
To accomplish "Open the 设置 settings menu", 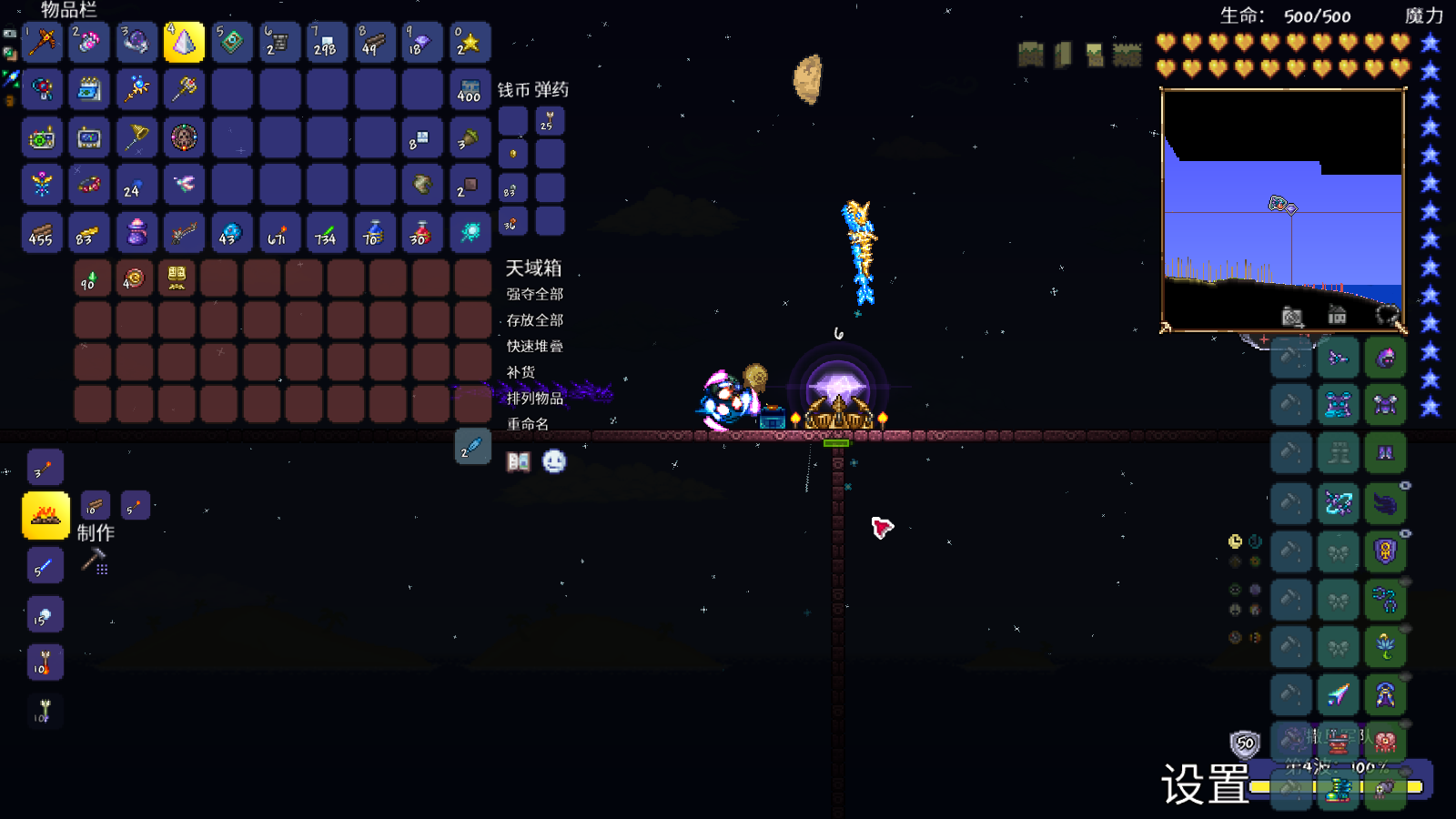I will pyautogui.click(x=1205, y=784).
